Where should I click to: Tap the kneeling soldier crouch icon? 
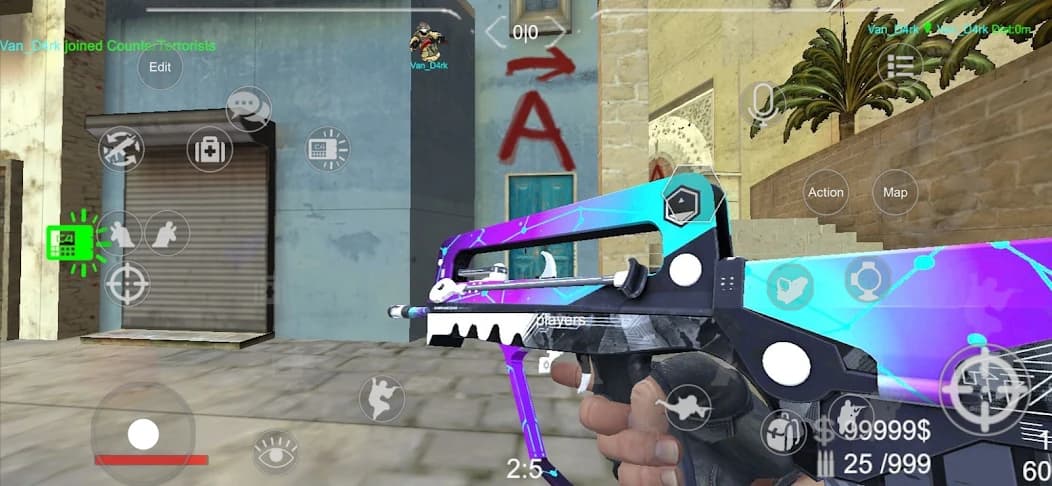tap(851, 415)
